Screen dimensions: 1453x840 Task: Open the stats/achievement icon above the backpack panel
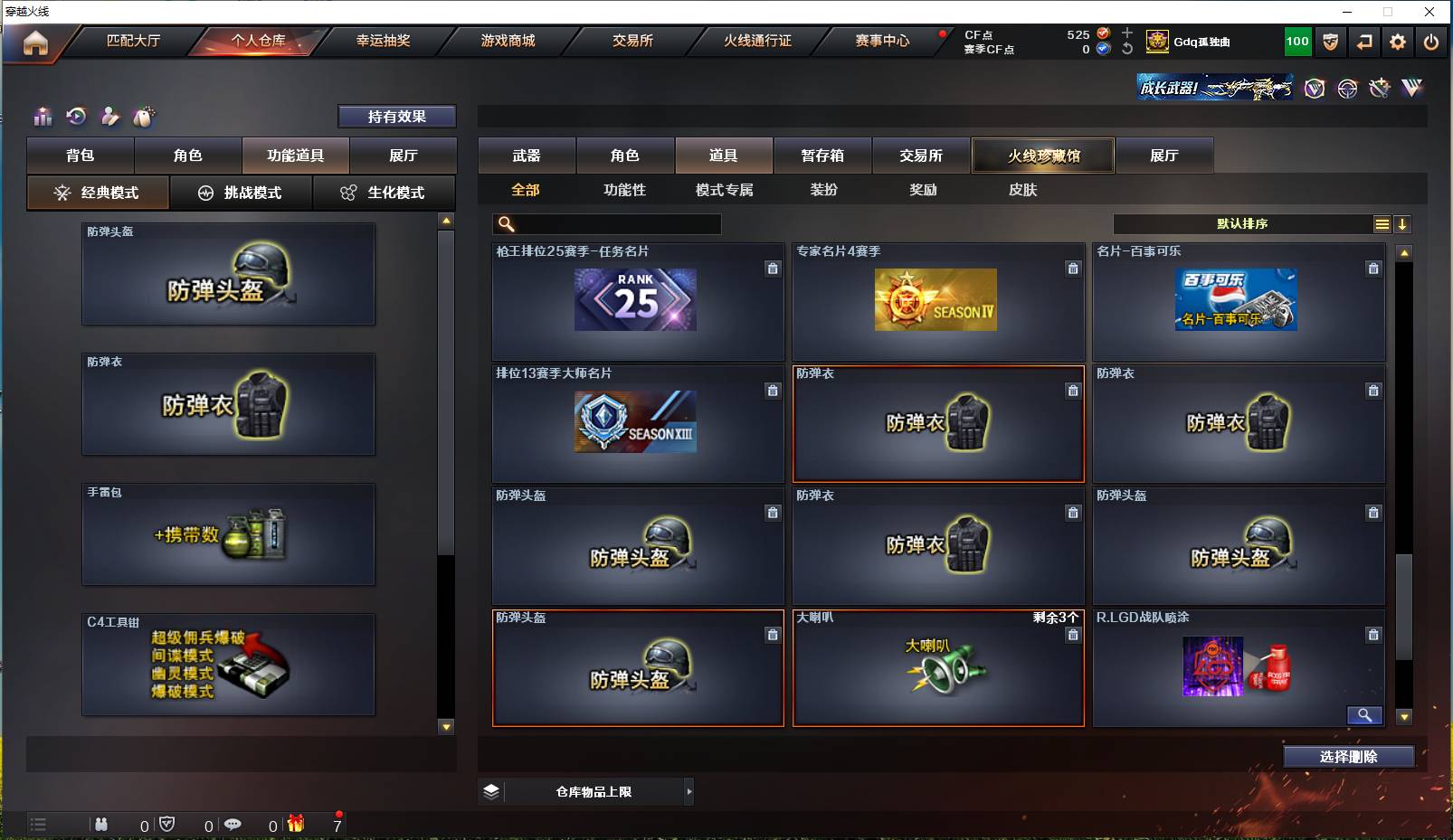[42, 117]
